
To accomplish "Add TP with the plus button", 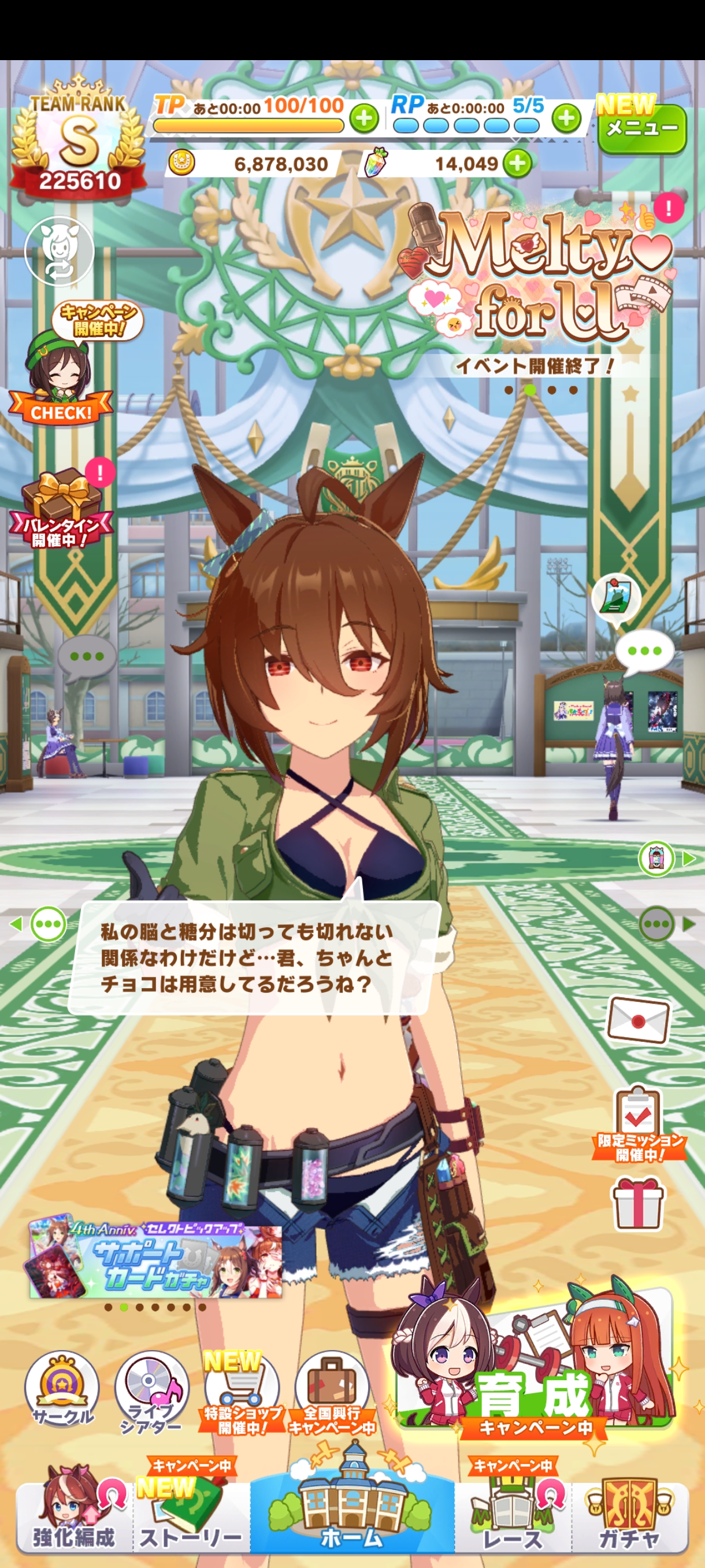I will (363, 118).
